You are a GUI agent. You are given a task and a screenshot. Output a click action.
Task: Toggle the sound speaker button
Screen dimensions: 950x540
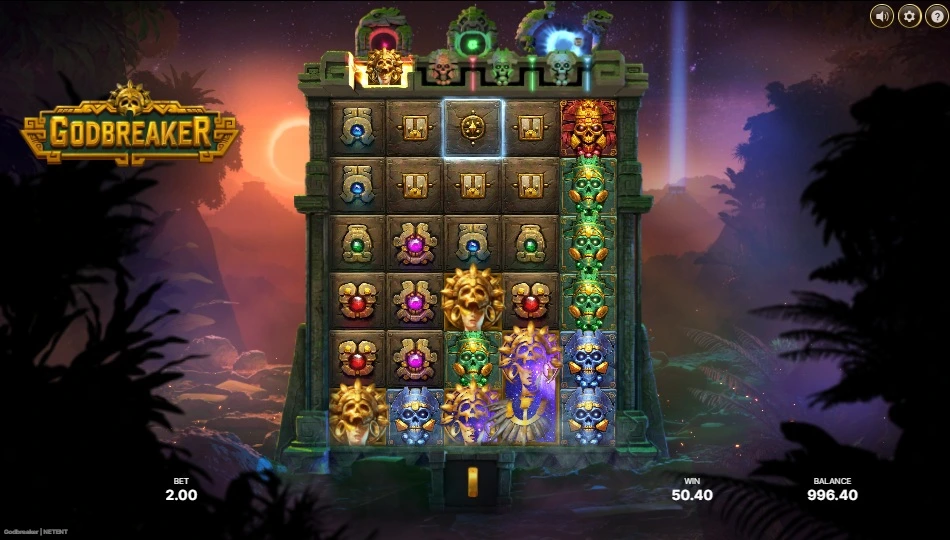pos(882,16)
